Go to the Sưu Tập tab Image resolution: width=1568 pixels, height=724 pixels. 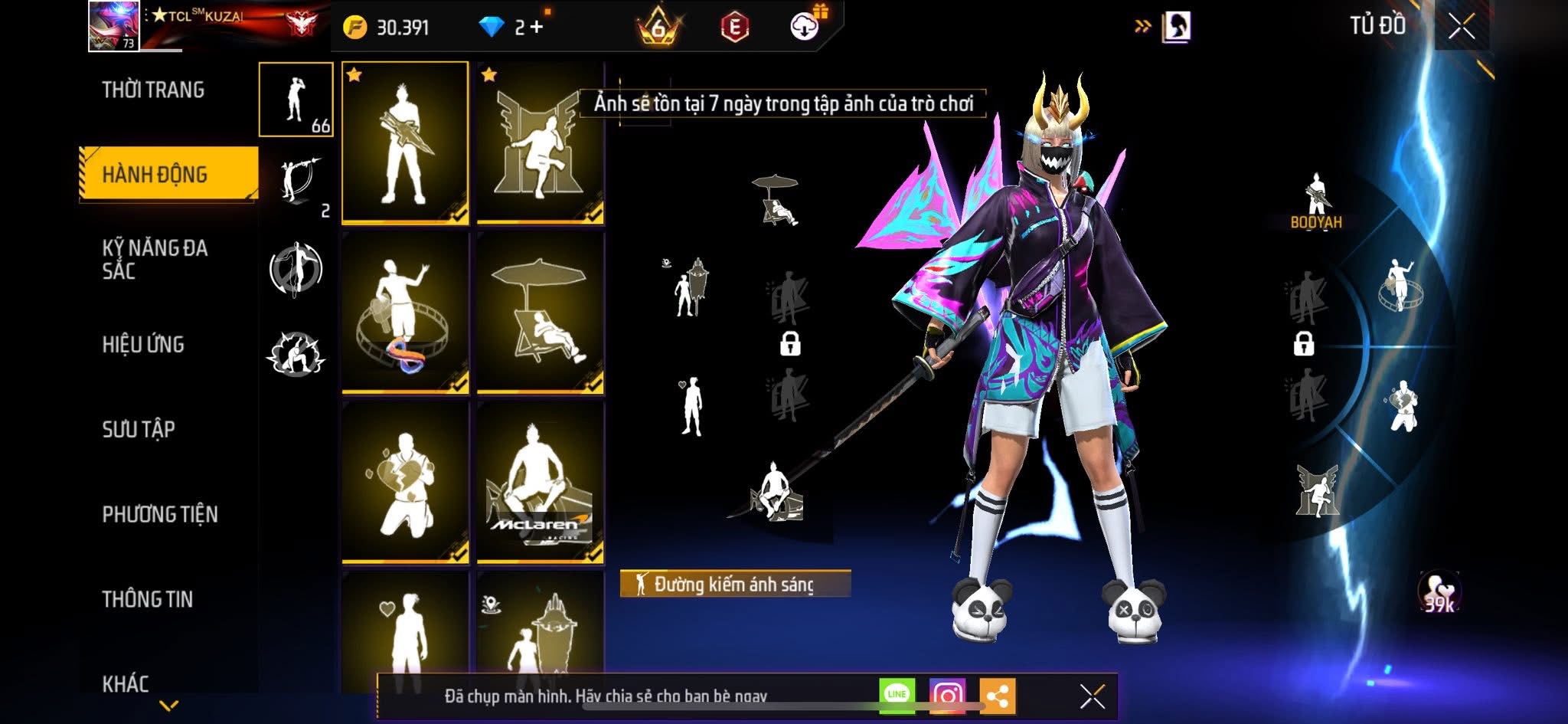[139, 429]
